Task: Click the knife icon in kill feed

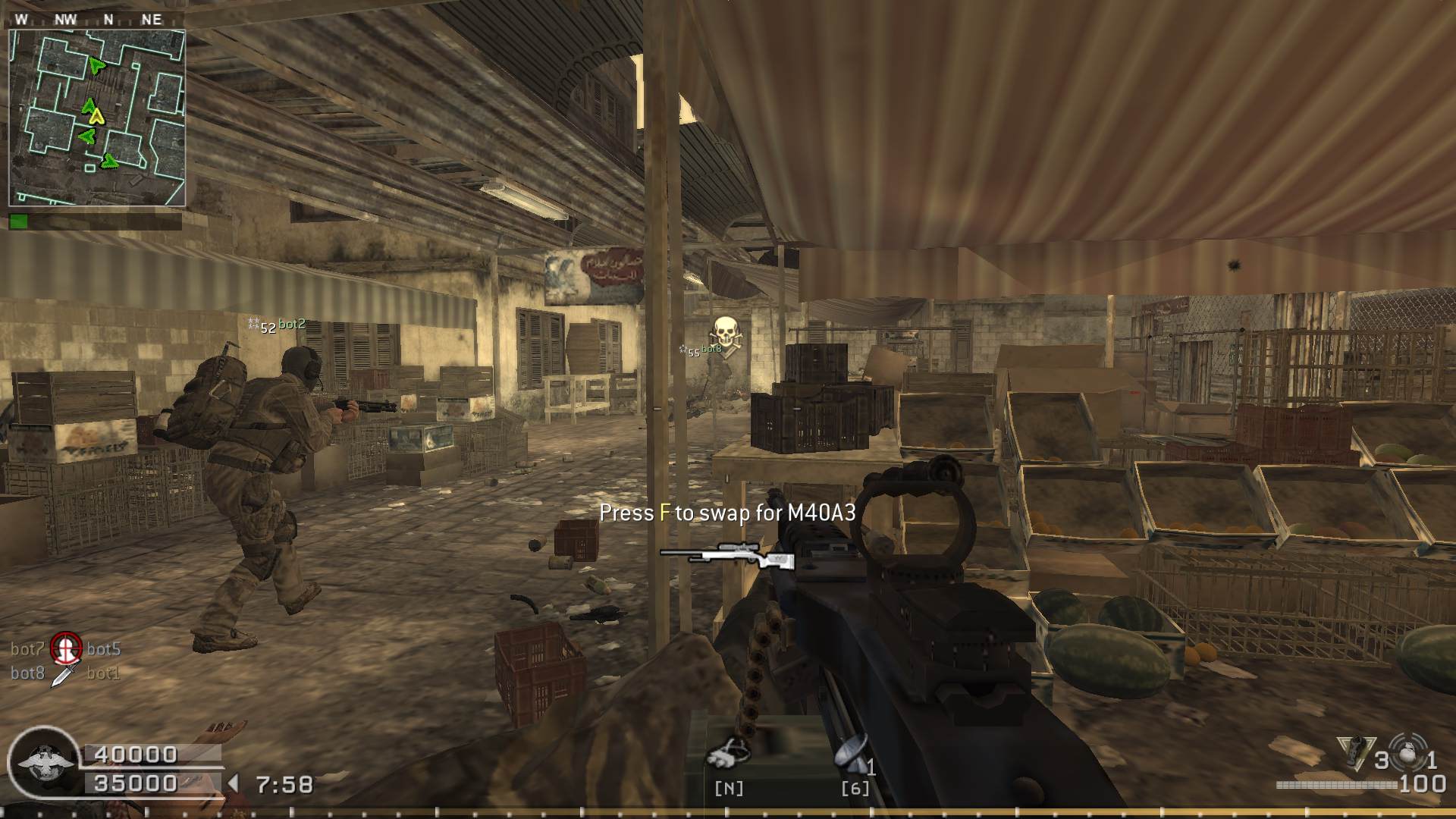Action: [x=64, y=673]
